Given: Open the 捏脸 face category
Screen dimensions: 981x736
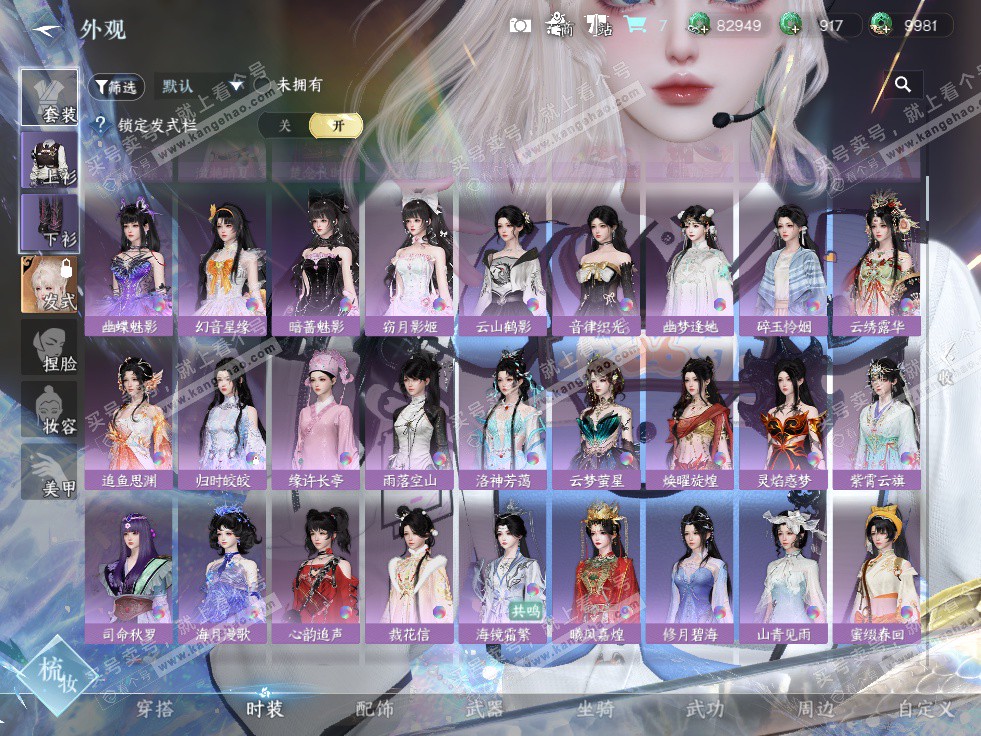Looking at the screenshot, I should (x=49, y=347).
